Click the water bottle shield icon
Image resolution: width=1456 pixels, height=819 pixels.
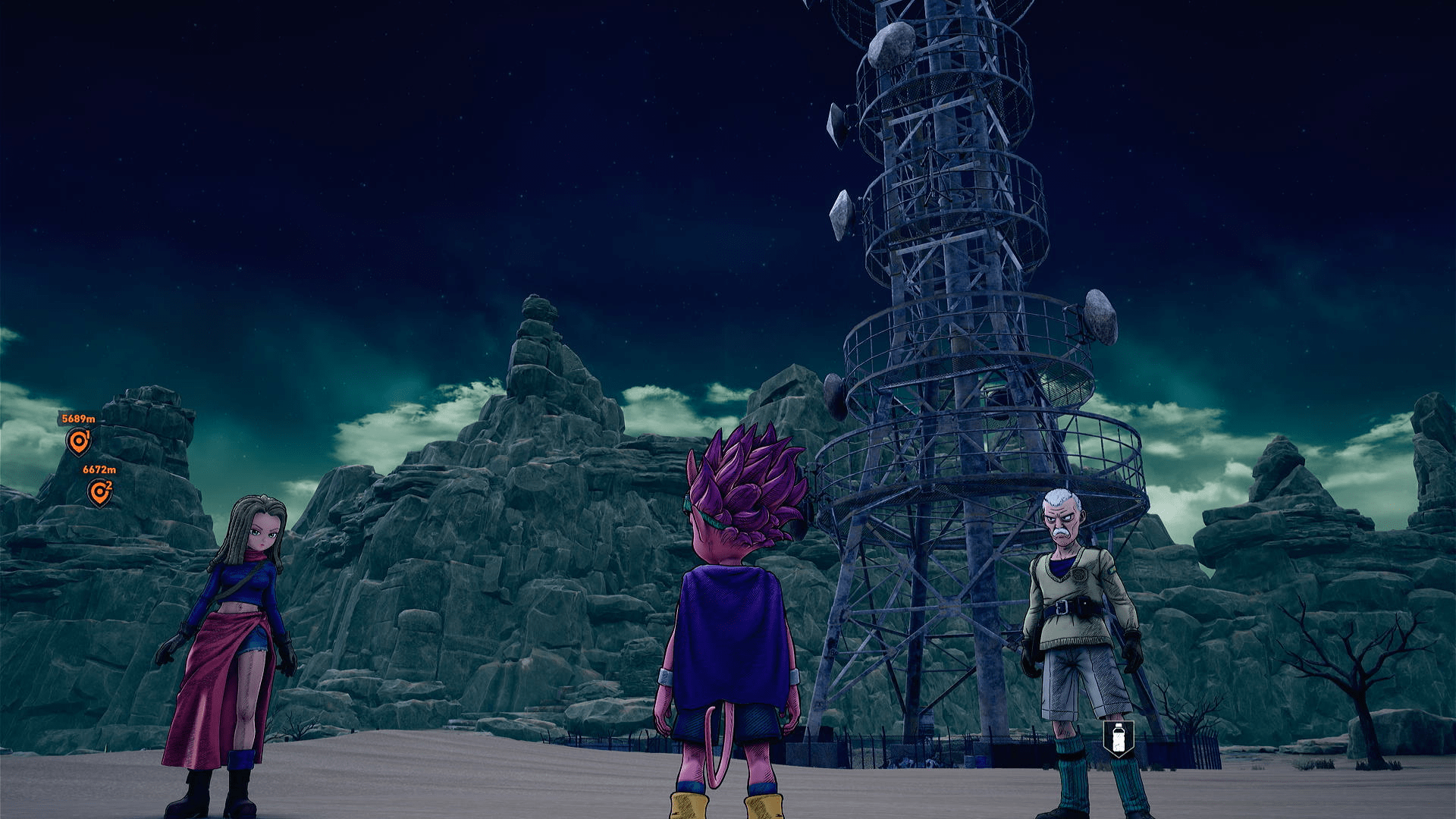[1118, 738]
